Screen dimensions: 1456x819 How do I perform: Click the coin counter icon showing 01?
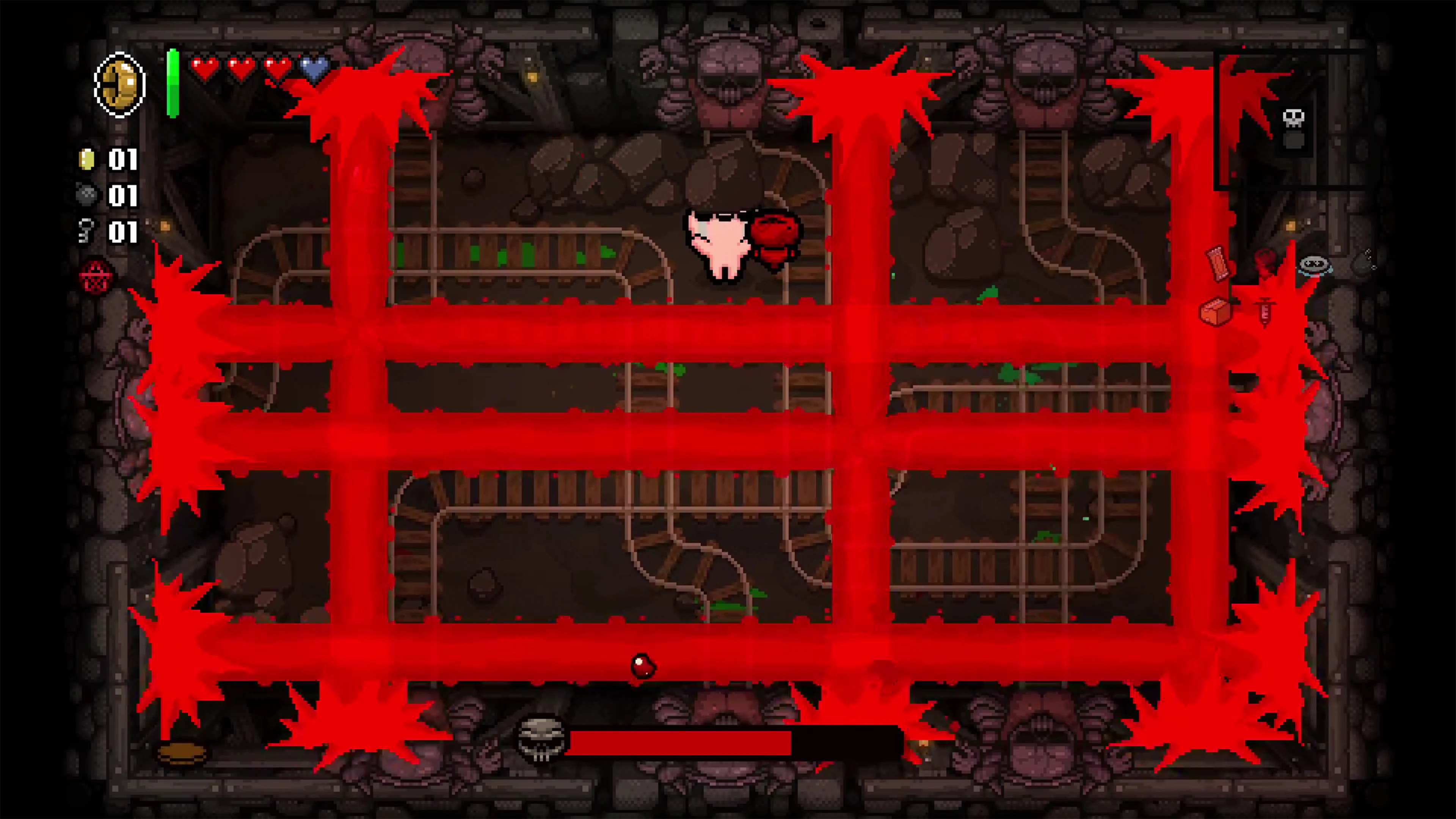(x=88, y=160)
